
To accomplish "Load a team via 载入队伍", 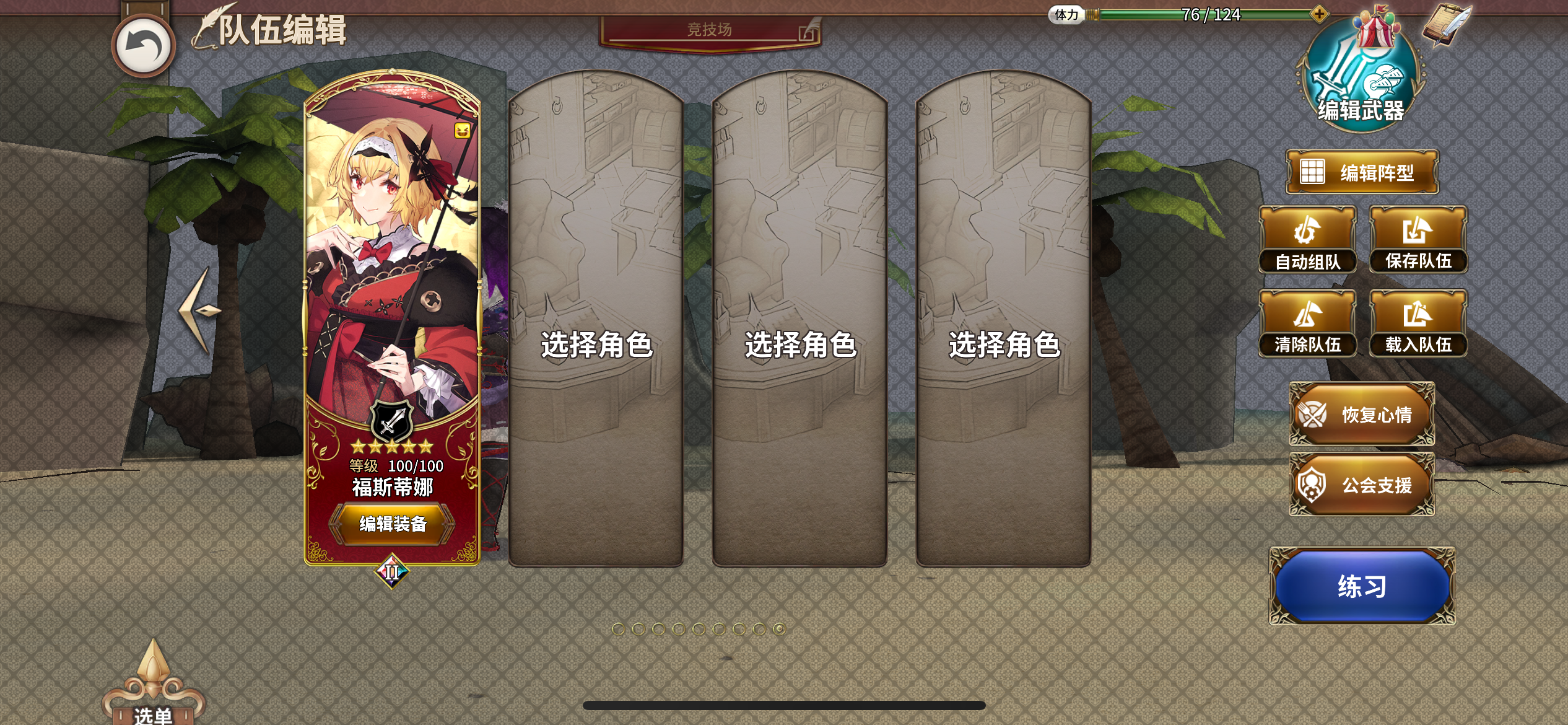I will 1418,323.
